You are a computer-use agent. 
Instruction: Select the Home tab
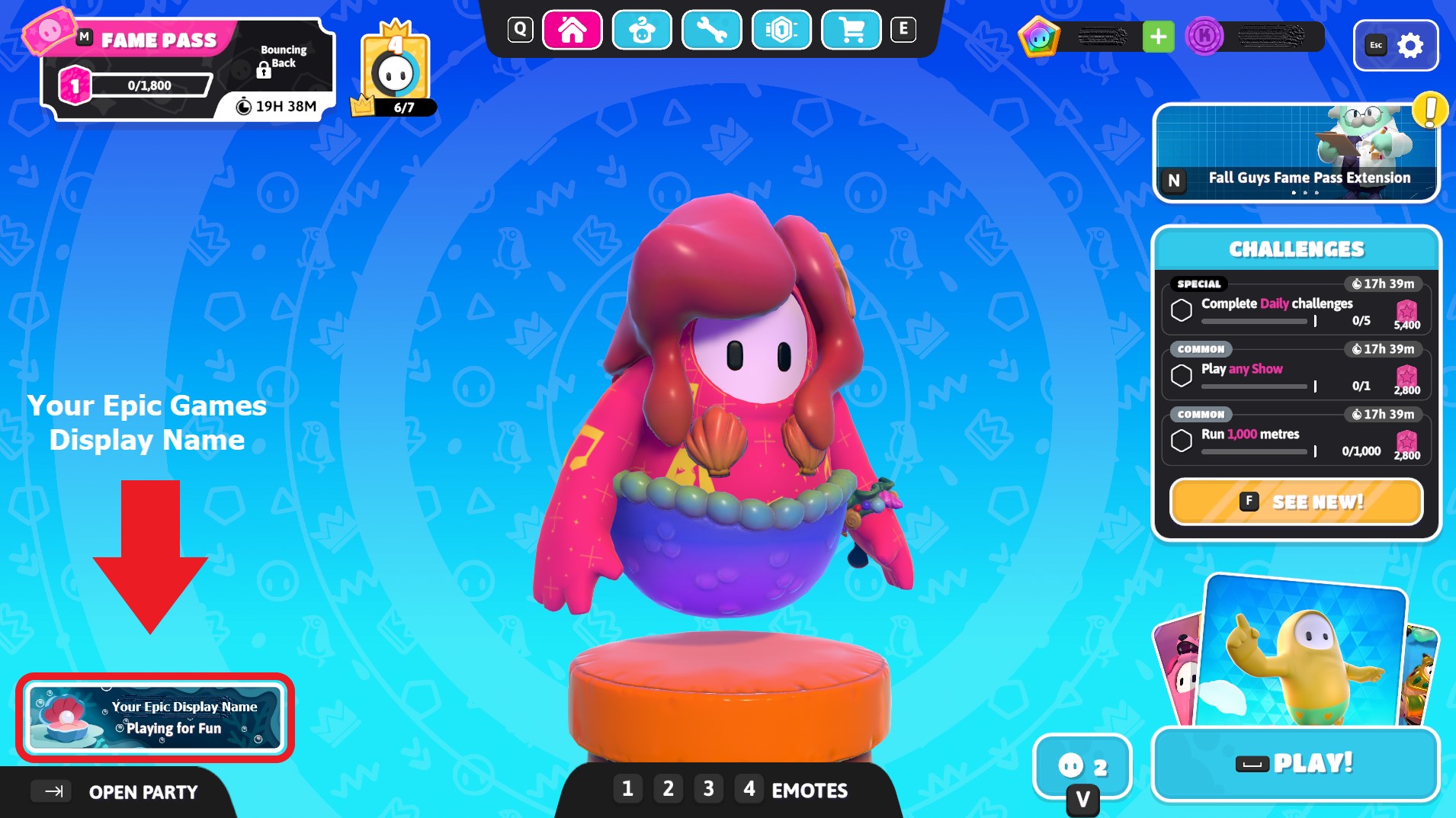(x=572, y=30)
